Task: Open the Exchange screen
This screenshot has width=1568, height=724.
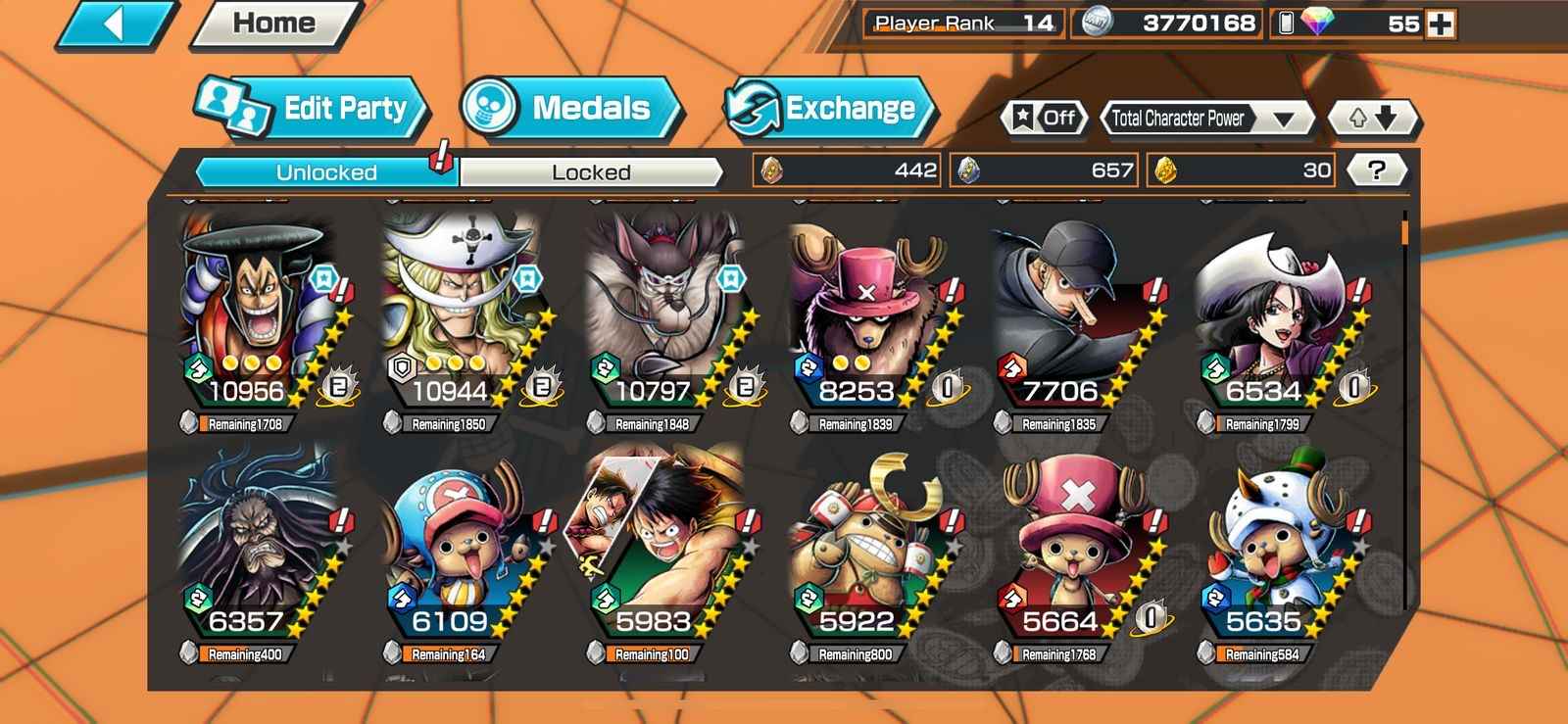Action: coord(828,108)
